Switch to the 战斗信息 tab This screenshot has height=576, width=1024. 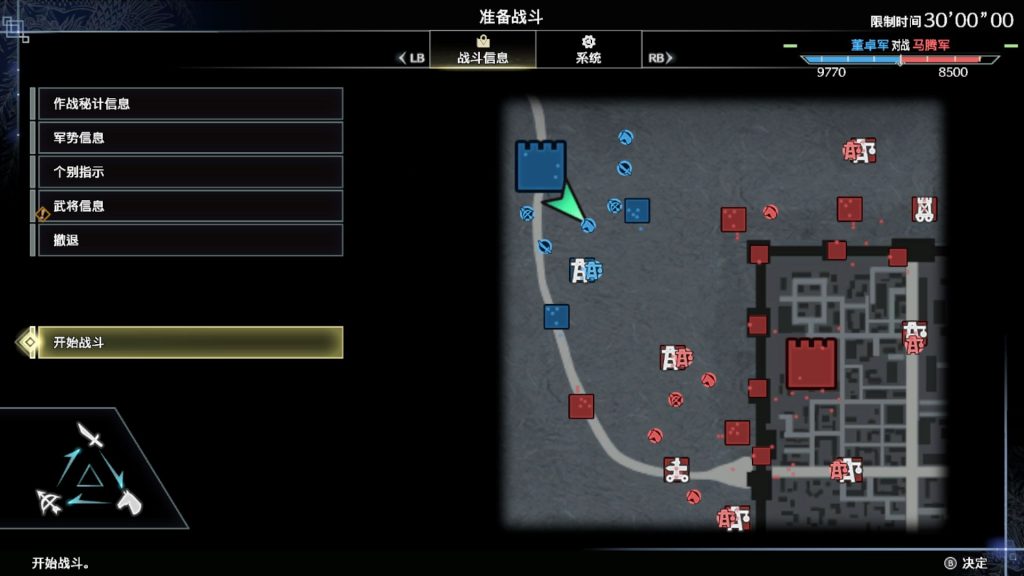click(483, 50)
